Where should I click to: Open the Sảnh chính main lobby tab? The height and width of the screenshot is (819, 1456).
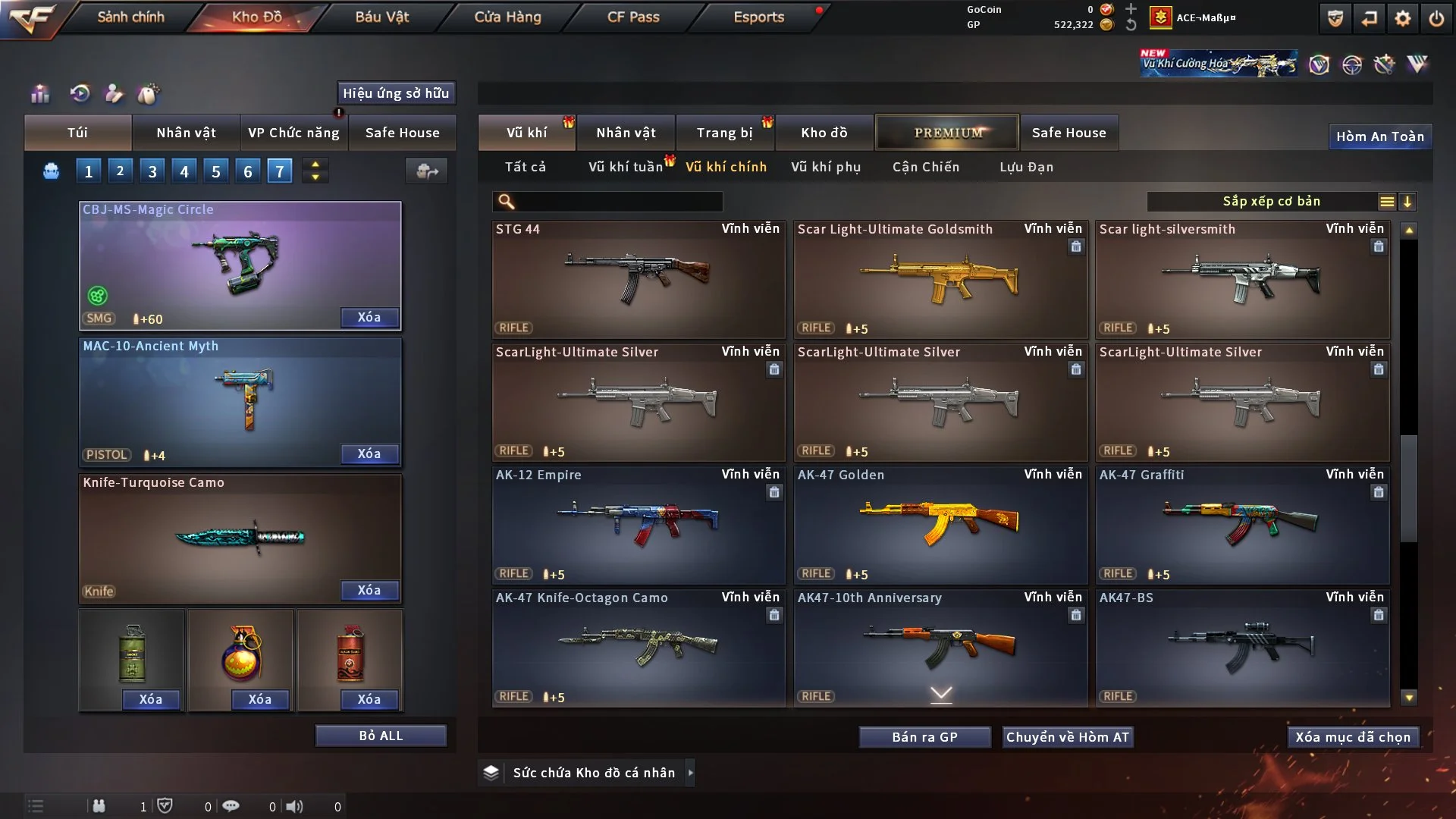[130, 17]
